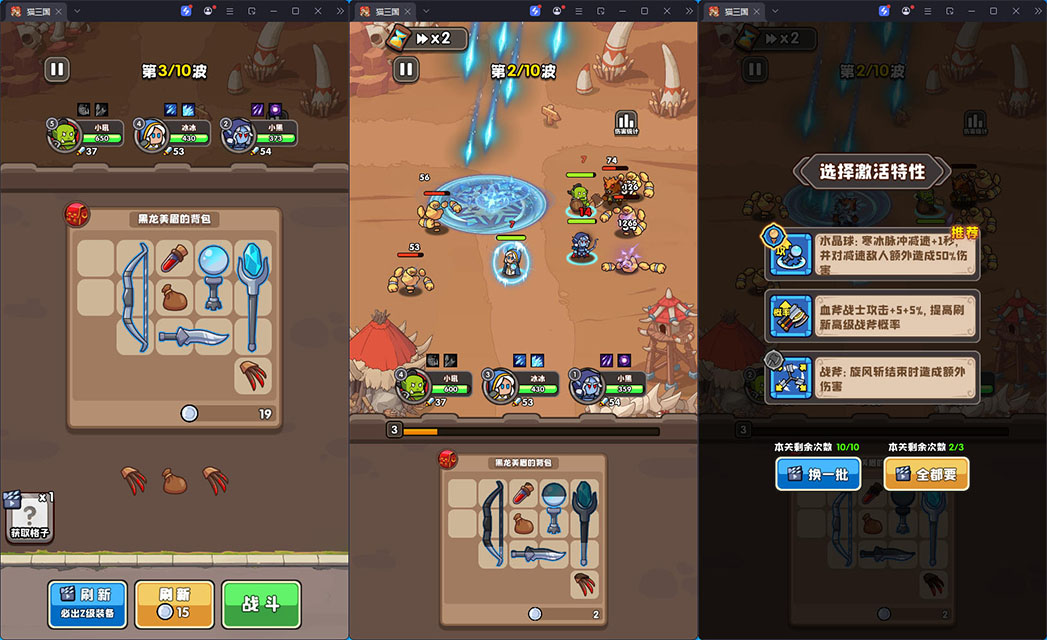Reroll traits with the 换一批 button
The height and width of the screenshot is (640, 1047).
(818, 474)
